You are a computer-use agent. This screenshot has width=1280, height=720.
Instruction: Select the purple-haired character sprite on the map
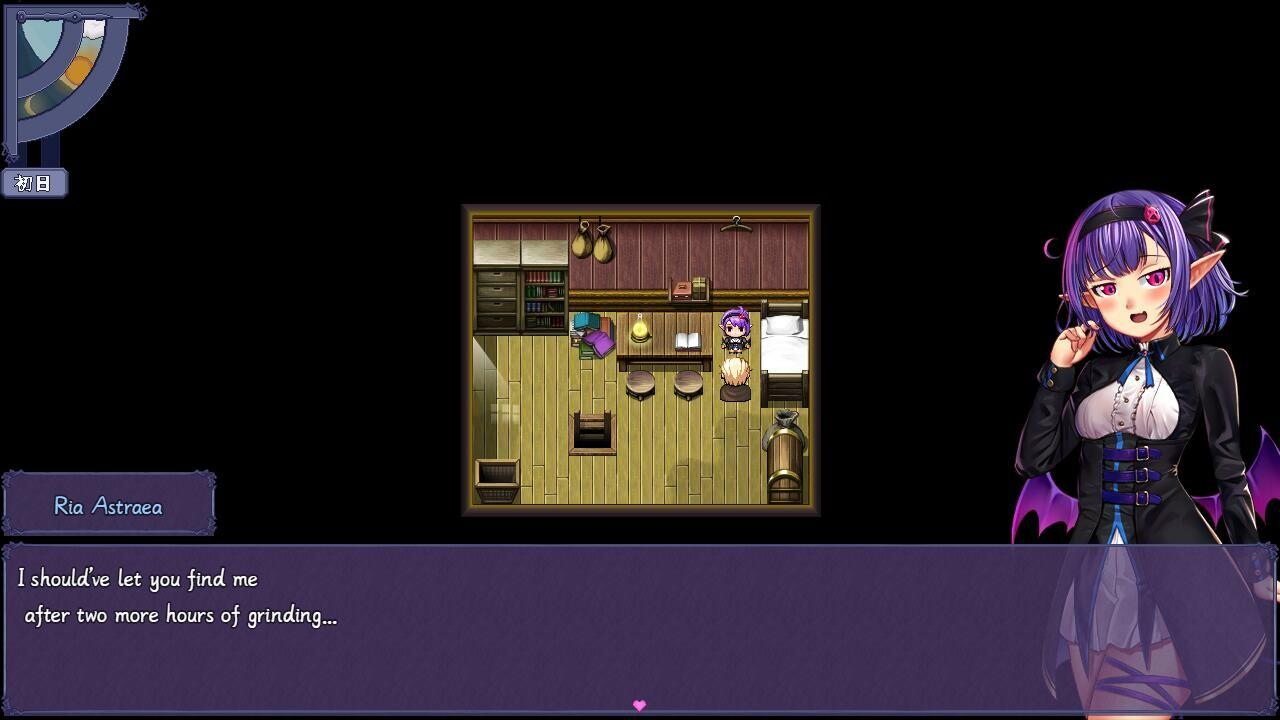click(x=733, y=330)
